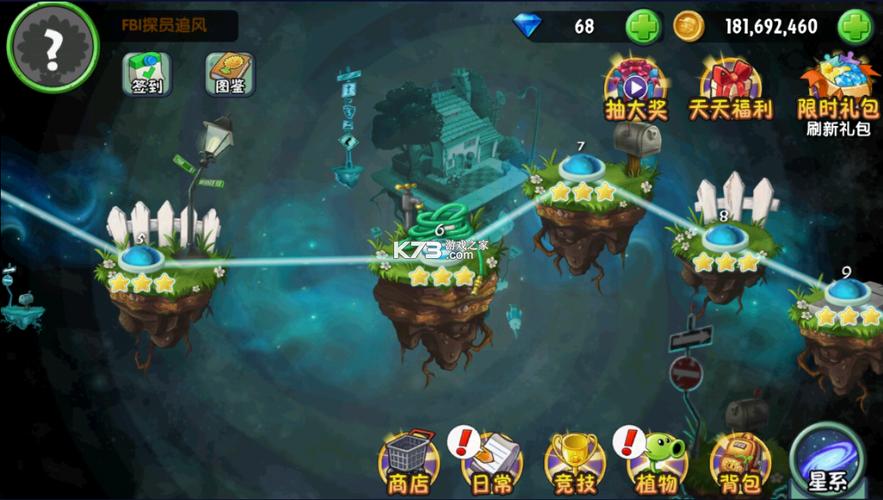Enter level 8 island node

point(724,238)
